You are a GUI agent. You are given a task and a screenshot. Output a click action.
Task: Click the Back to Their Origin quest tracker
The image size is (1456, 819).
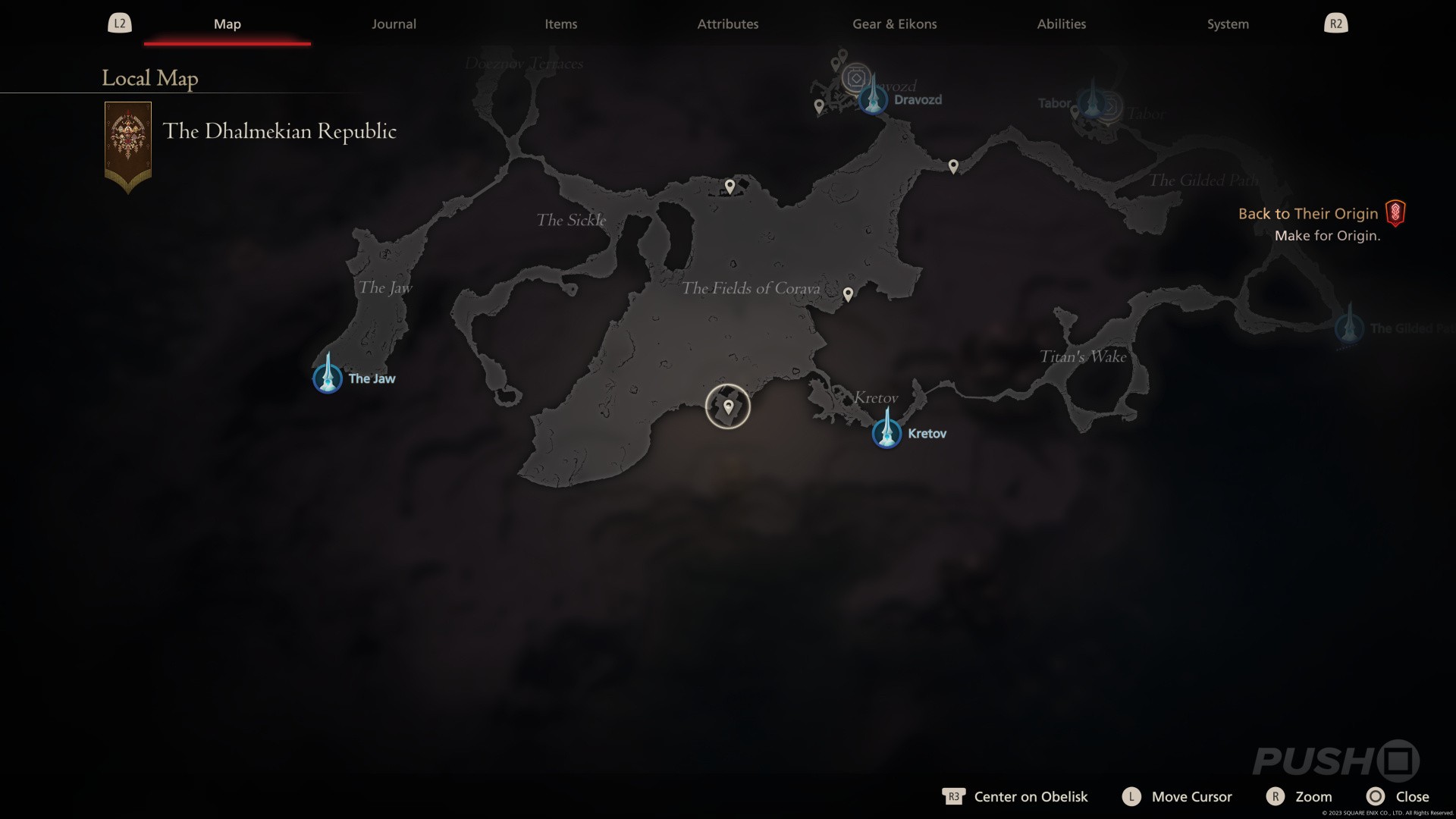point(1308,214)
